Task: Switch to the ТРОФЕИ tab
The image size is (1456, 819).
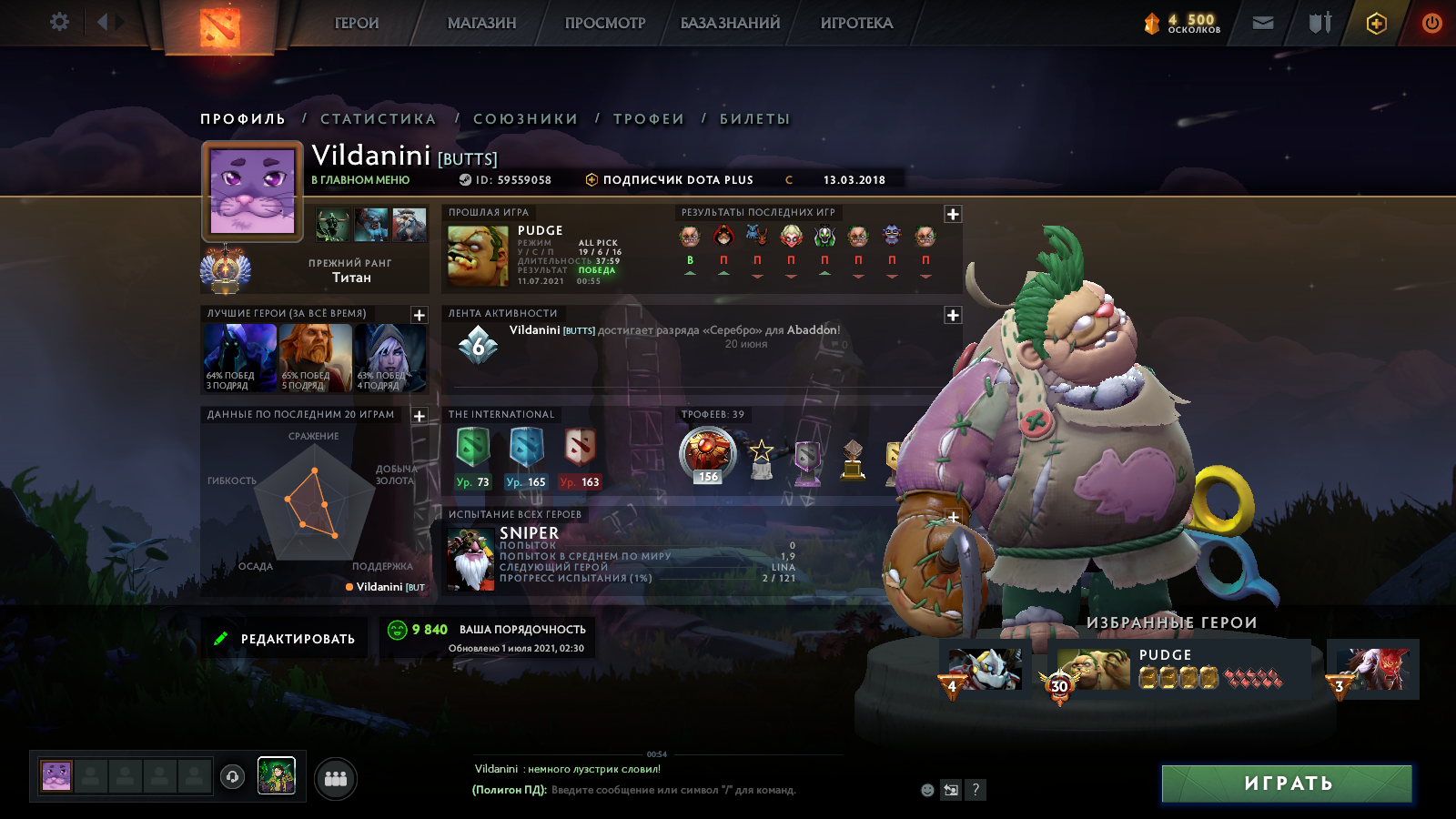Action: [648, 119]
